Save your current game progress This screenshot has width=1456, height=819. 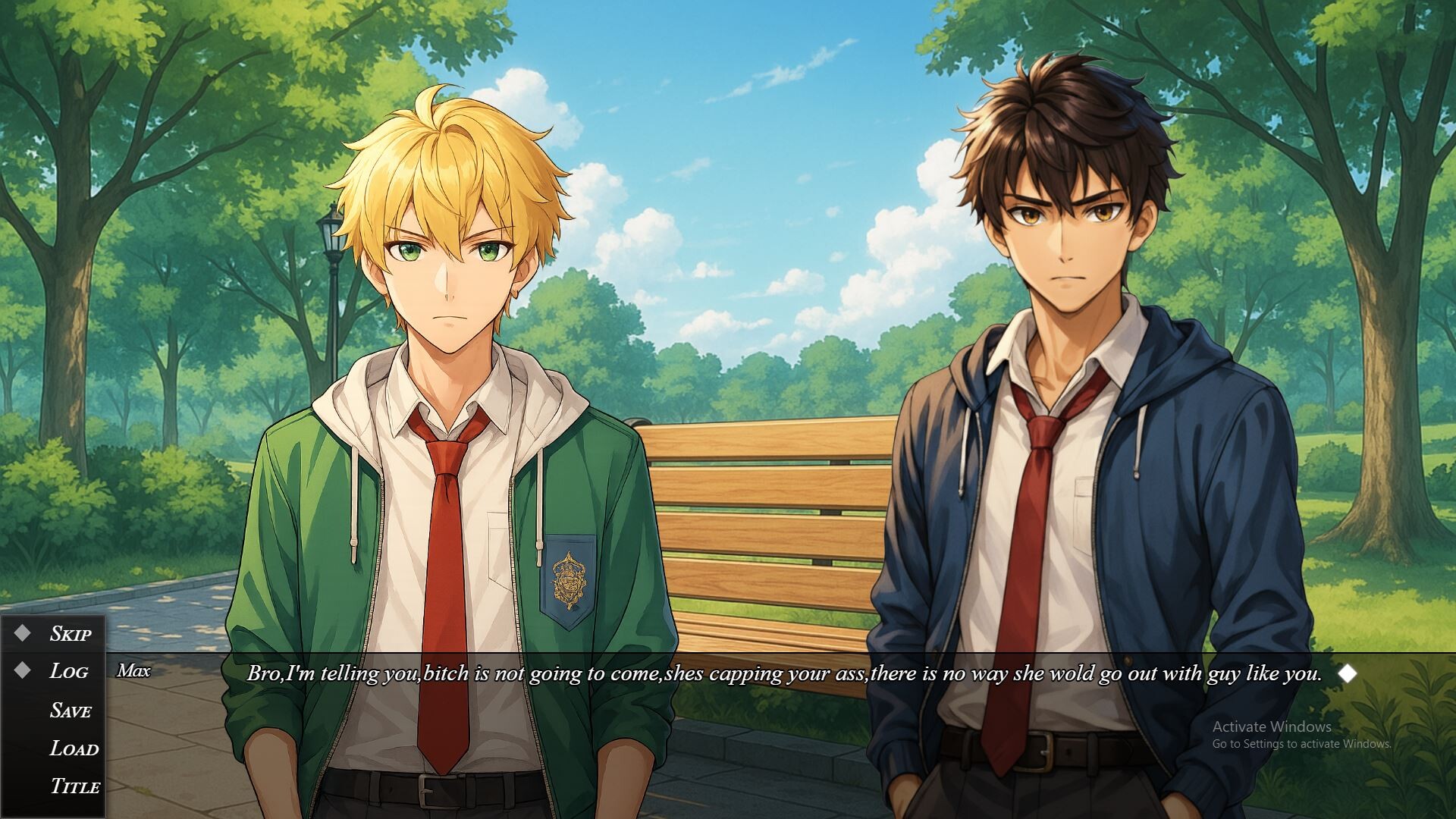point(72,711)
